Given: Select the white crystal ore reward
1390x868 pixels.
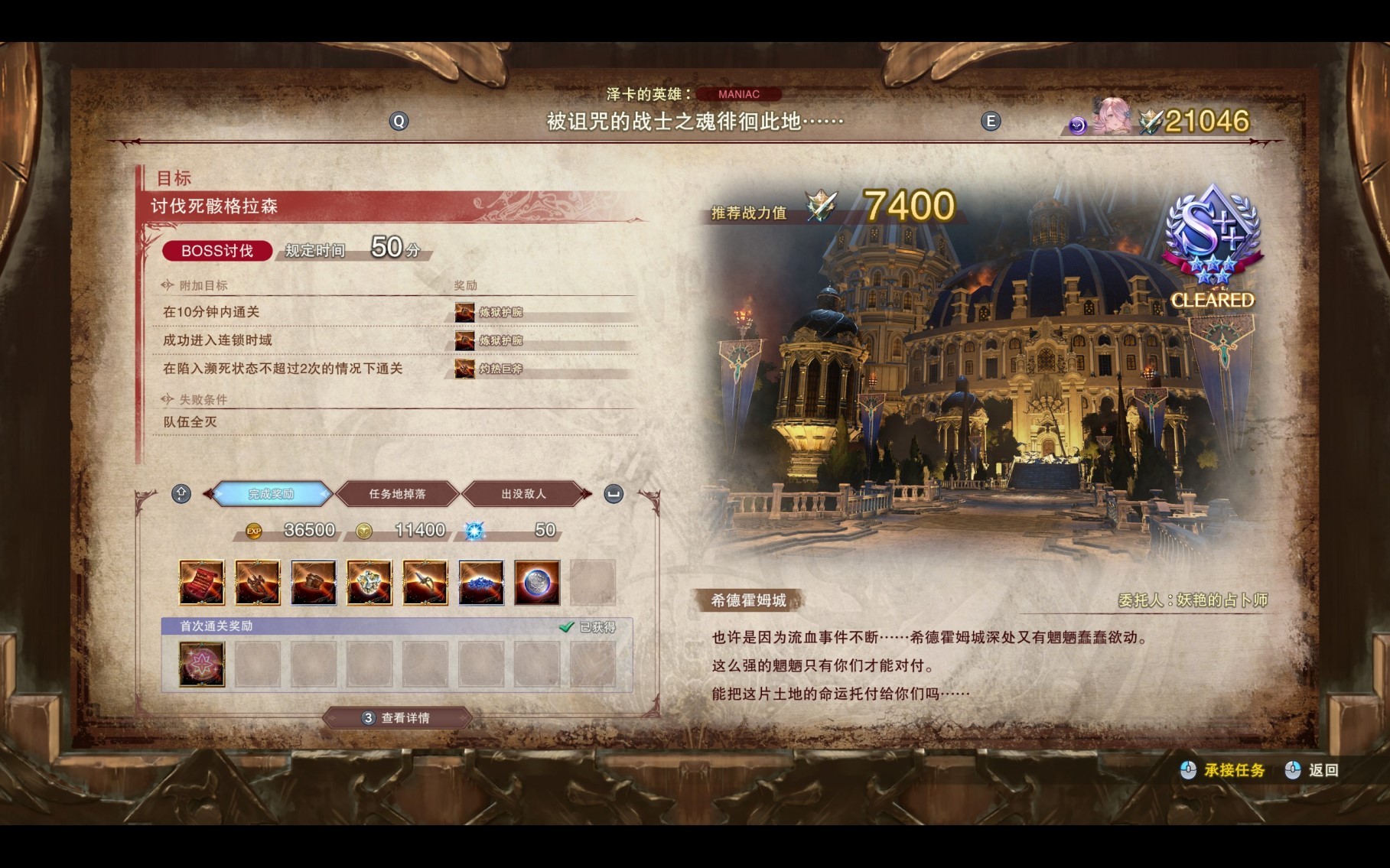Looking at the screenshot, I should coord(369,583).
